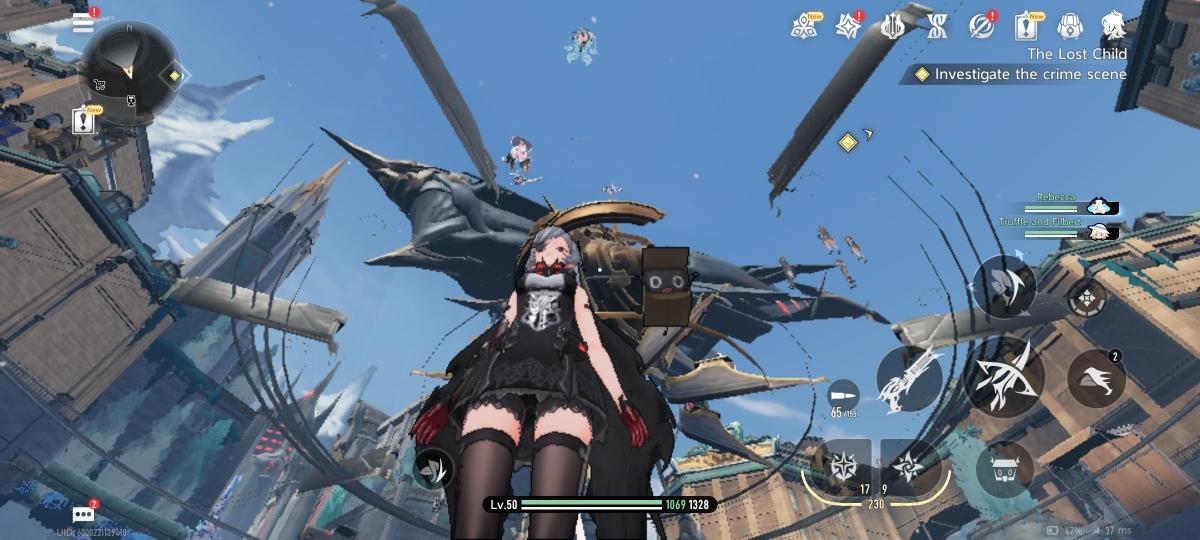Viewport: 1200px width, 540px height.
Task: Activate the ultimate skill portrait button
Action: (1003, 287)
